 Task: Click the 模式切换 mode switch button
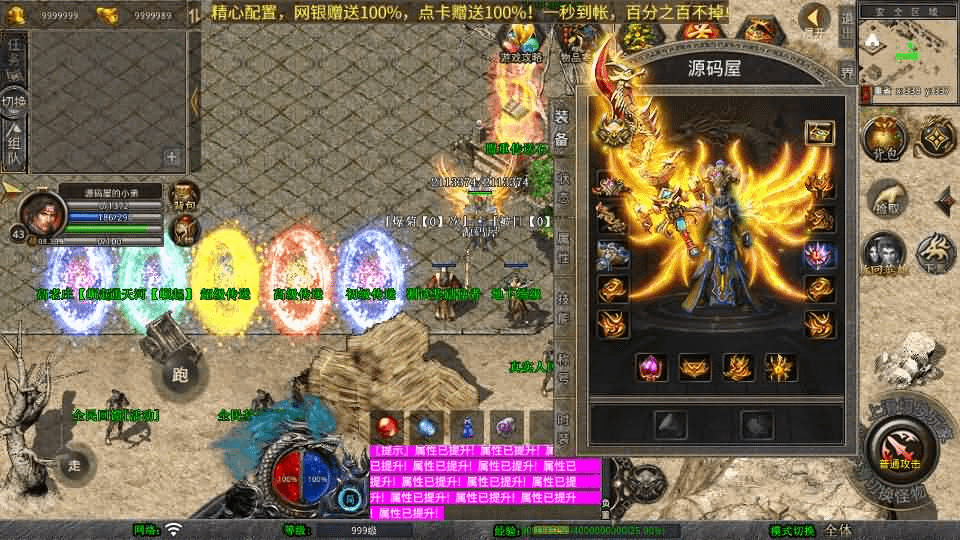pyautogui.click(x=792, y=530)
